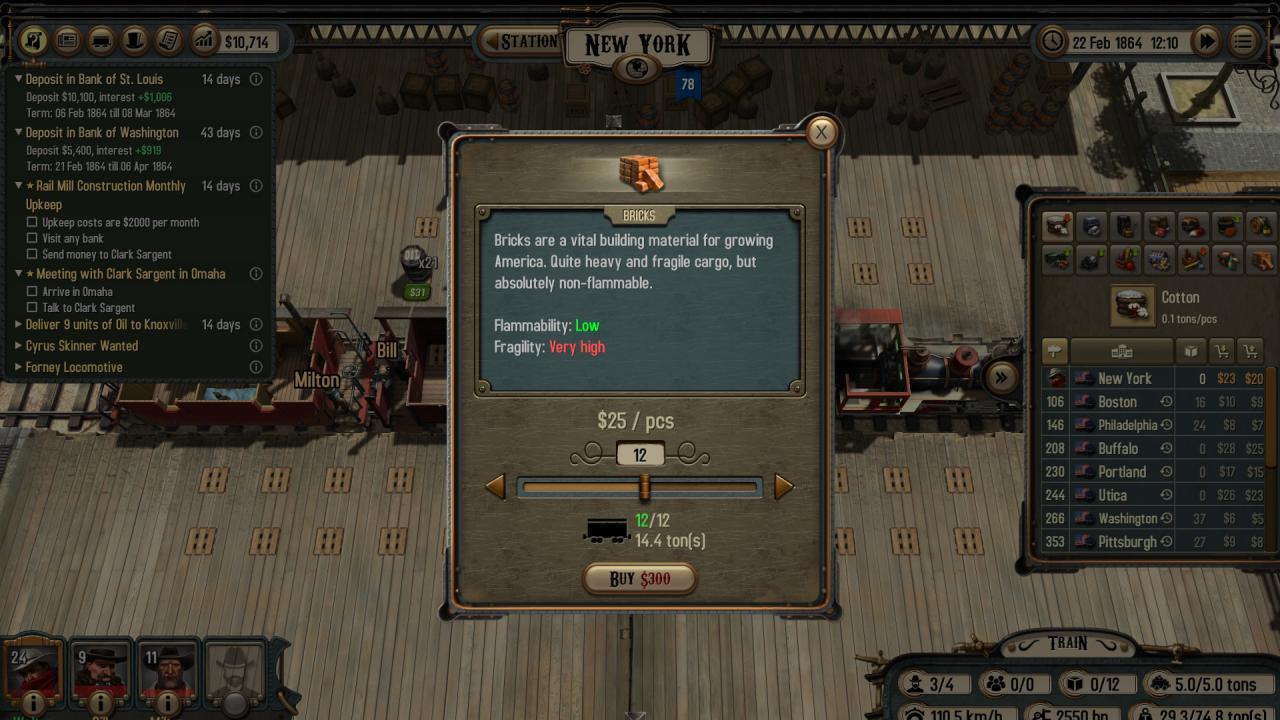The width and height of the screenshot is (1280, 720).
Task: Open the ledger contracts icon in top toolbar
Action: coord(170,41)
